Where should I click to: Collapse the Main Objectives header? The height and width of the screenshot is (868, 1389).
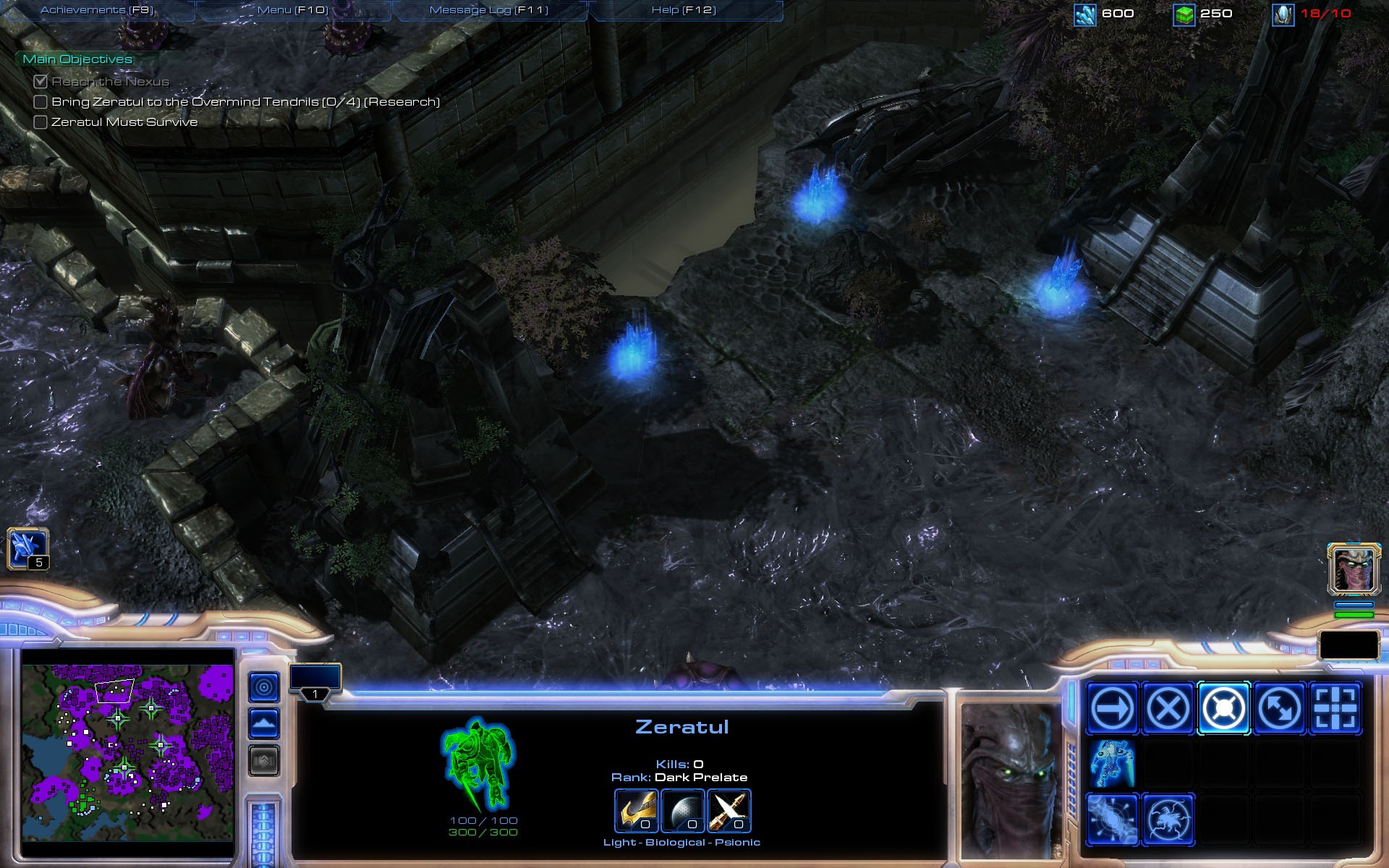77,59
